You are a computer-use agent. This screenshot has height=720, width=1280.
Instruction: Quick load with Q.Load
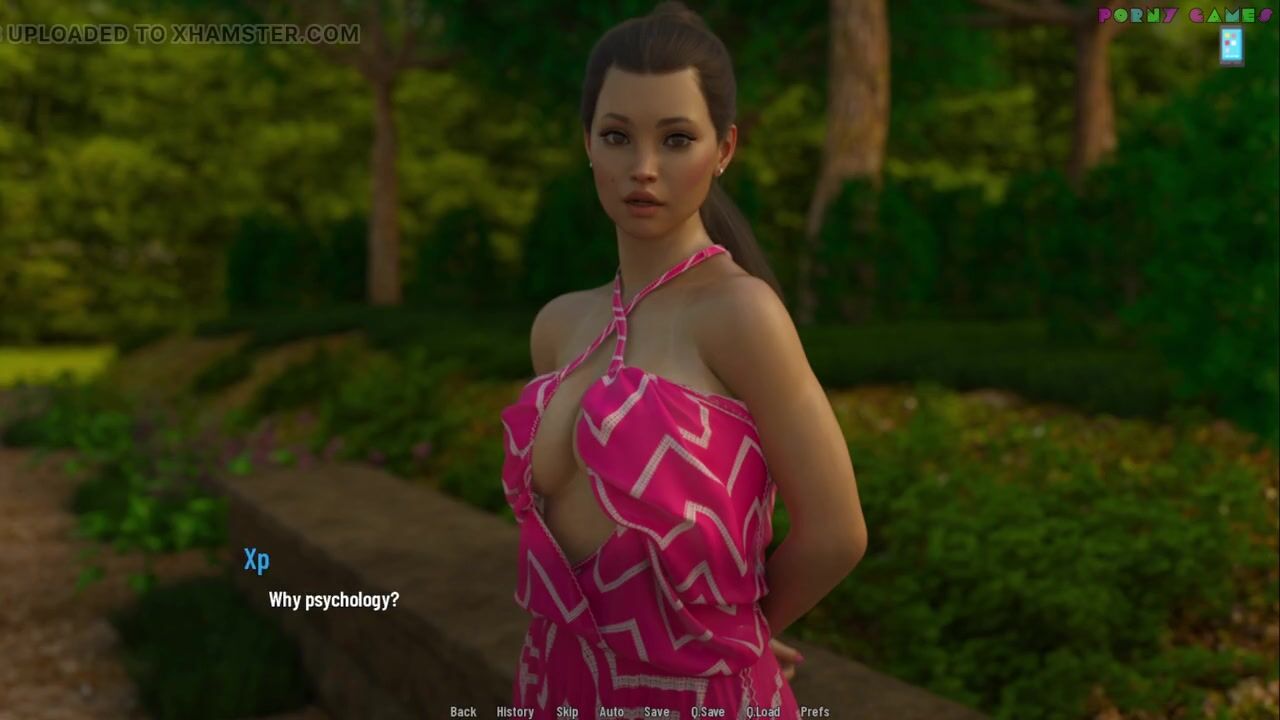(x=763, y=712)
